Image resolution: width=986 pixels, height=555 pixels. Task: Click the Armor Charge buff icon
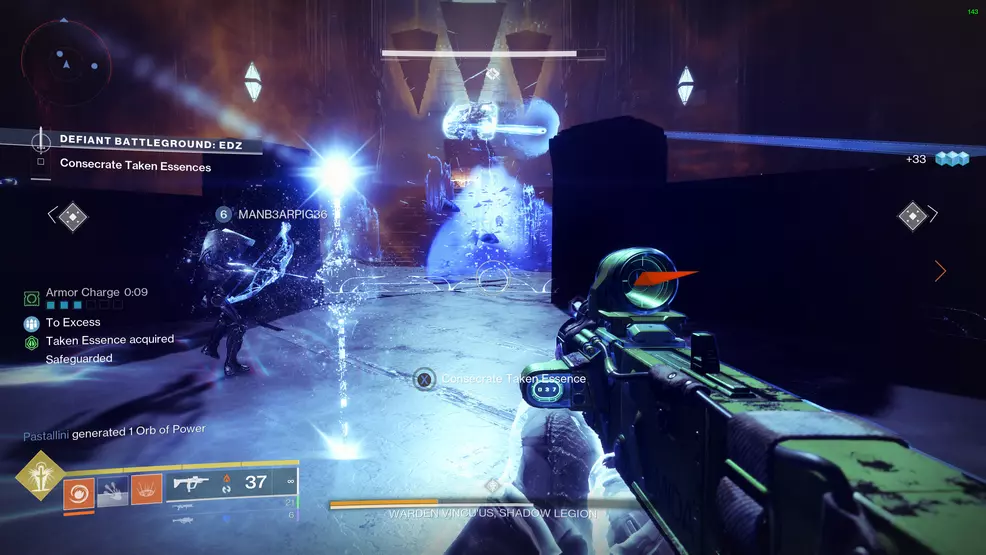[32, 297]
